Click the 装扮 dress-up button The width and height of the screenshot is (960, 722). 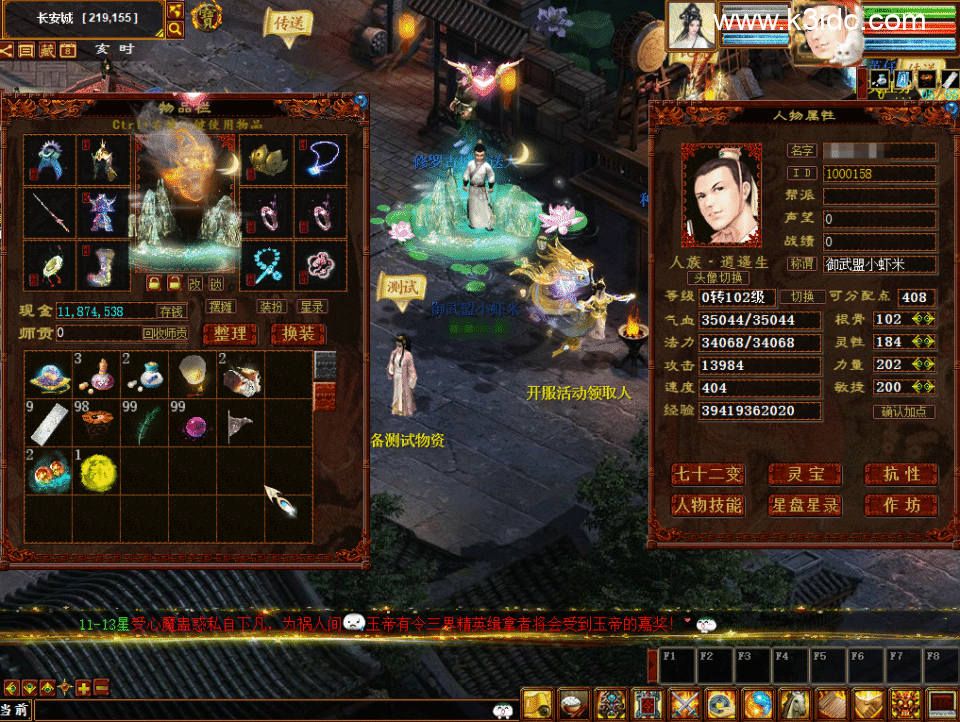pyautogui.click(x=271, y=307)
